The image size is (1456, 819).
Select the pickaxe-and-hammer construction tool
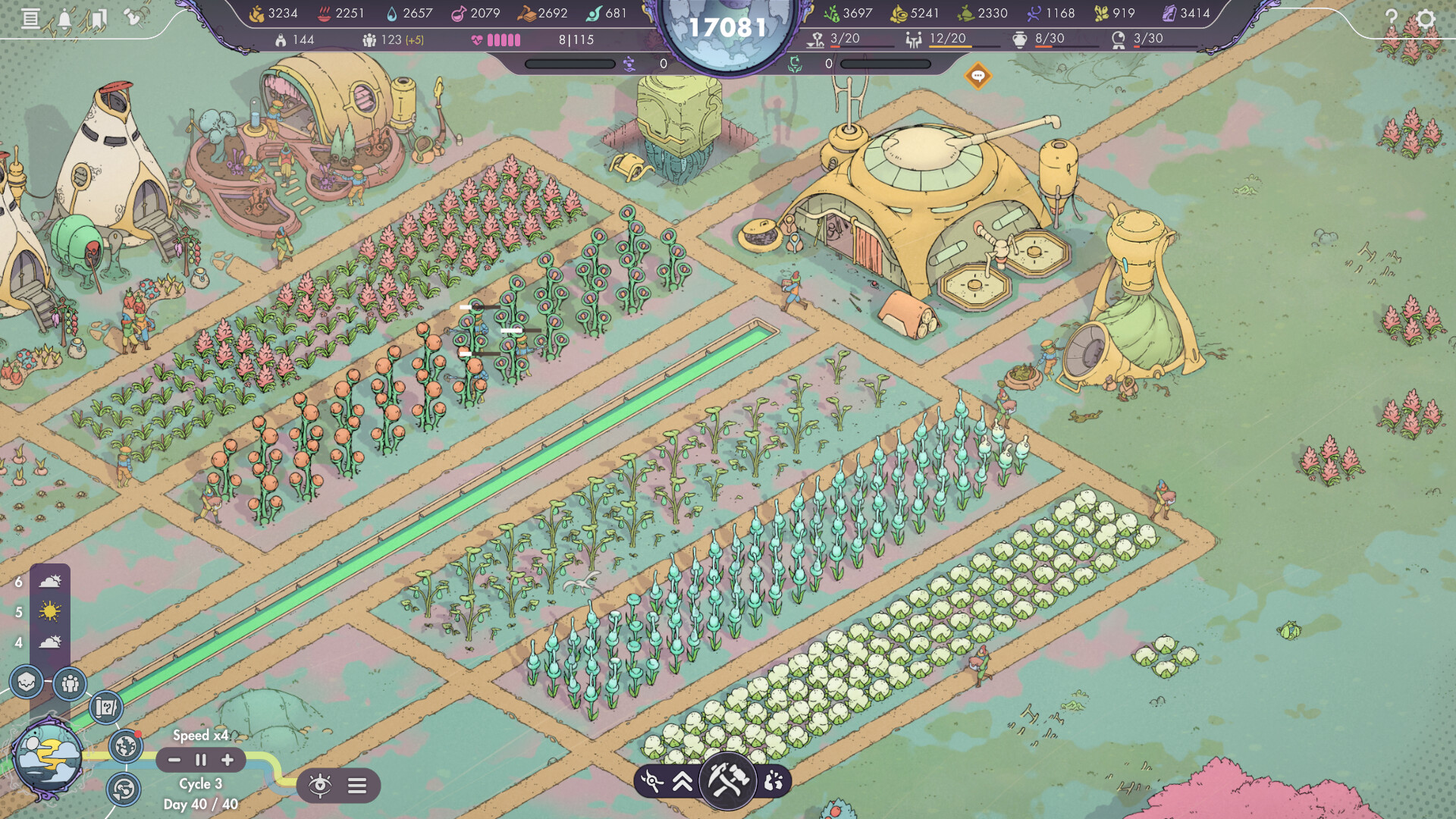pos(726,780)
